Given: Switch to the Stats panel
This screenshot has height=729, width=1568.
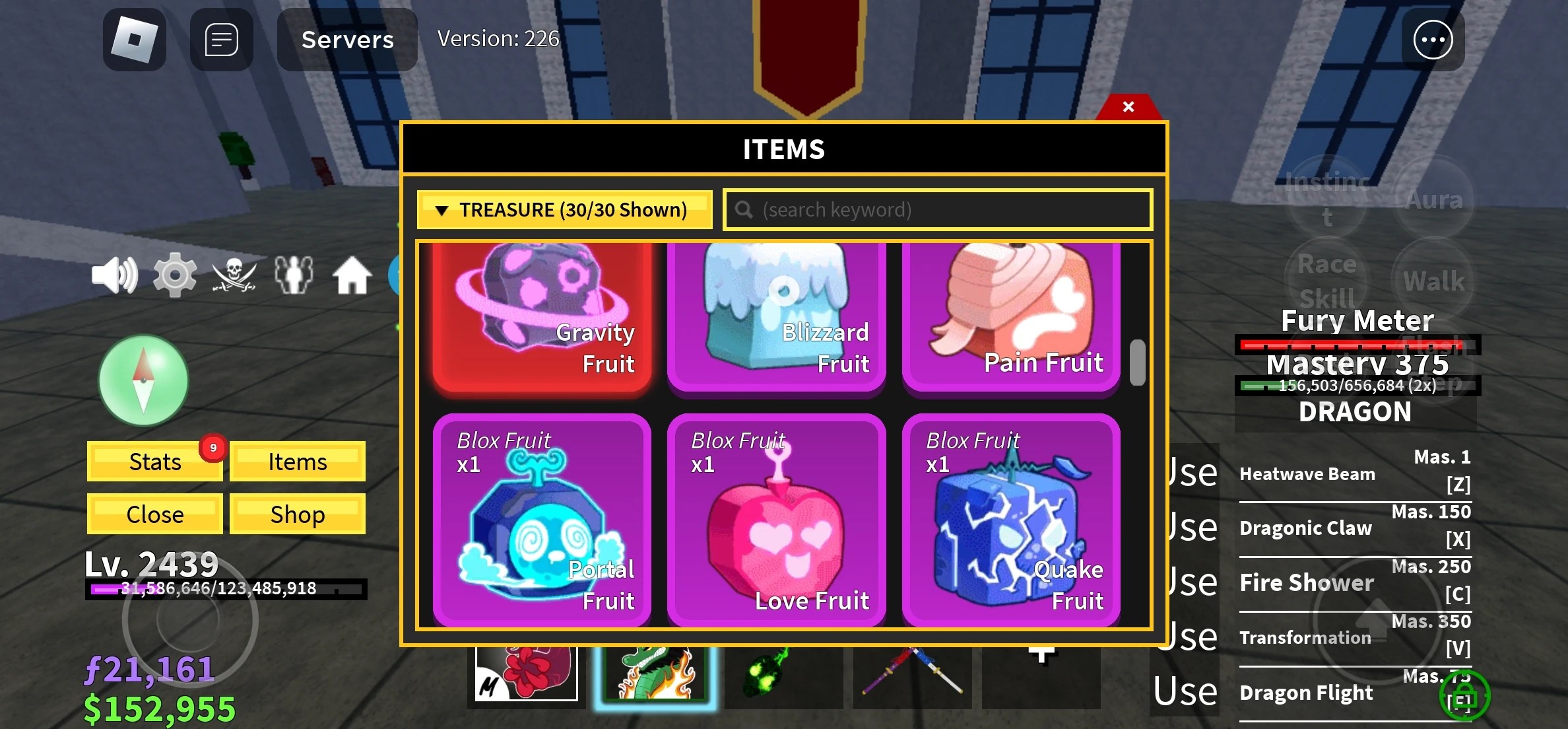Looking at the screenshot, I should coord(154,462).
